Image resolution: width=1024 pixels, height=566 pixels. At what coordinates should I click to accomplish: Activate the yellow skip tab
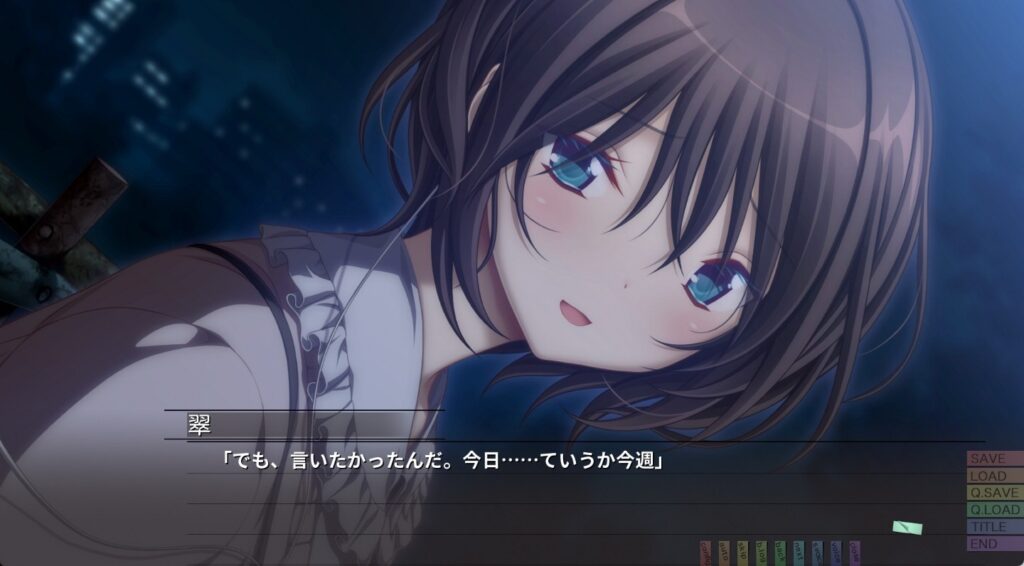(x=742, y=552)
